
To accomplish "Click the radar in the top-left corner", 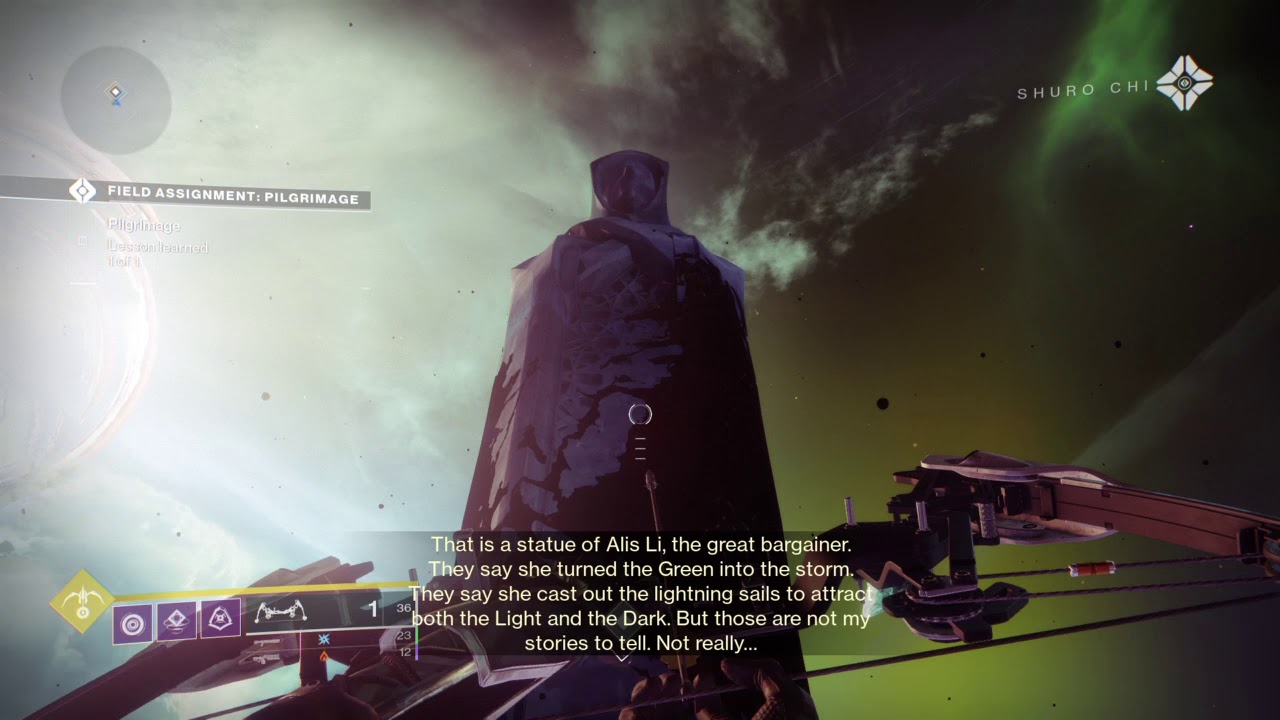I will pyautogui.click(x=116, y=100).
